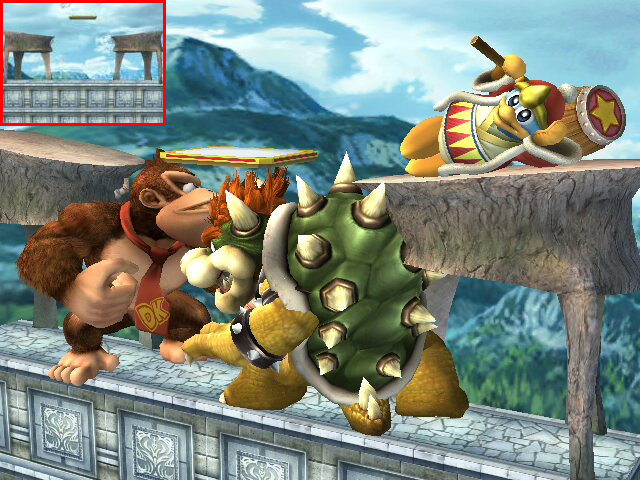Click the red-framed stage overview minimap

coord(83,63)
